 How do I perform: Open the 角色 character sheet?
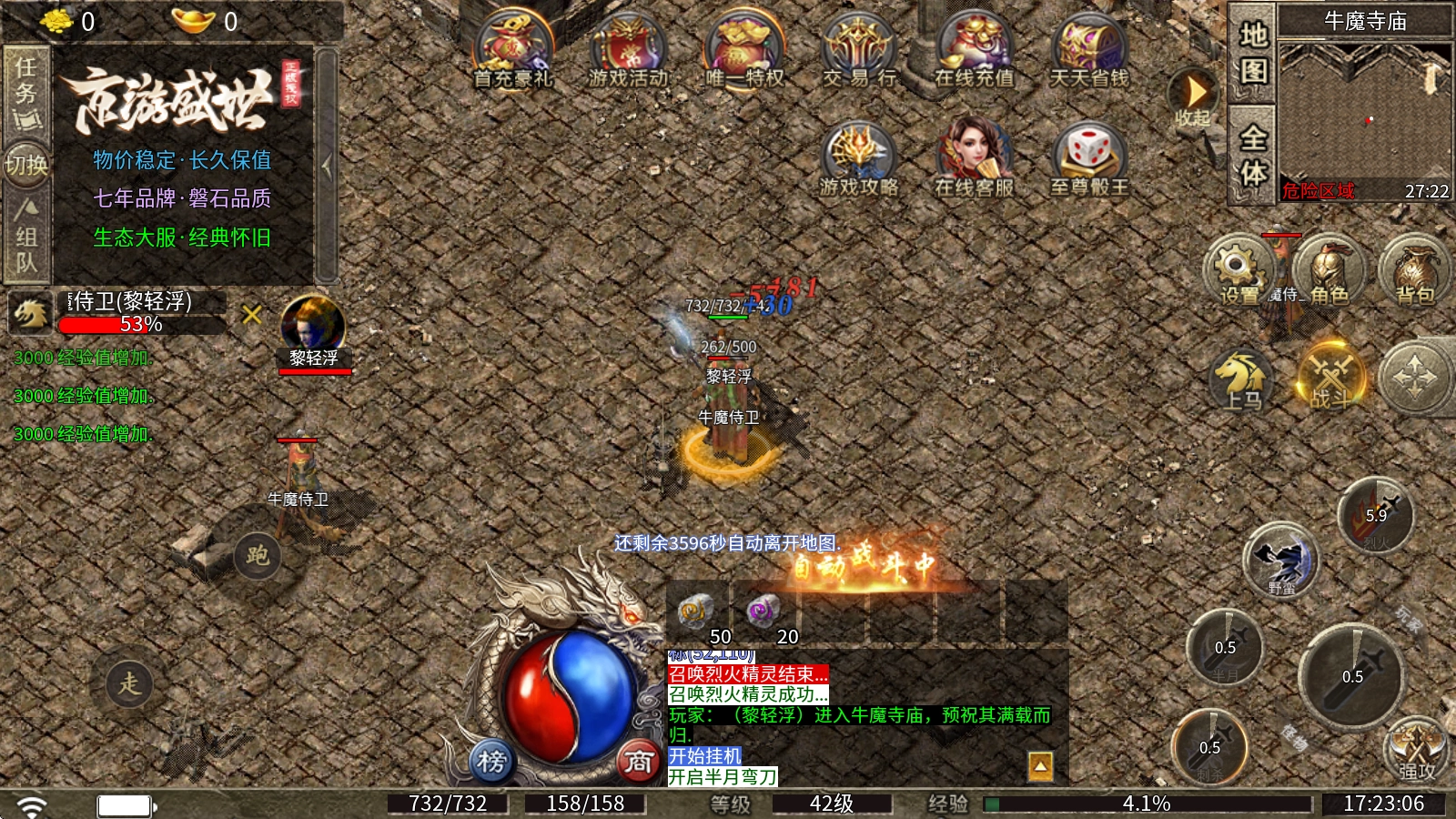1328,270
